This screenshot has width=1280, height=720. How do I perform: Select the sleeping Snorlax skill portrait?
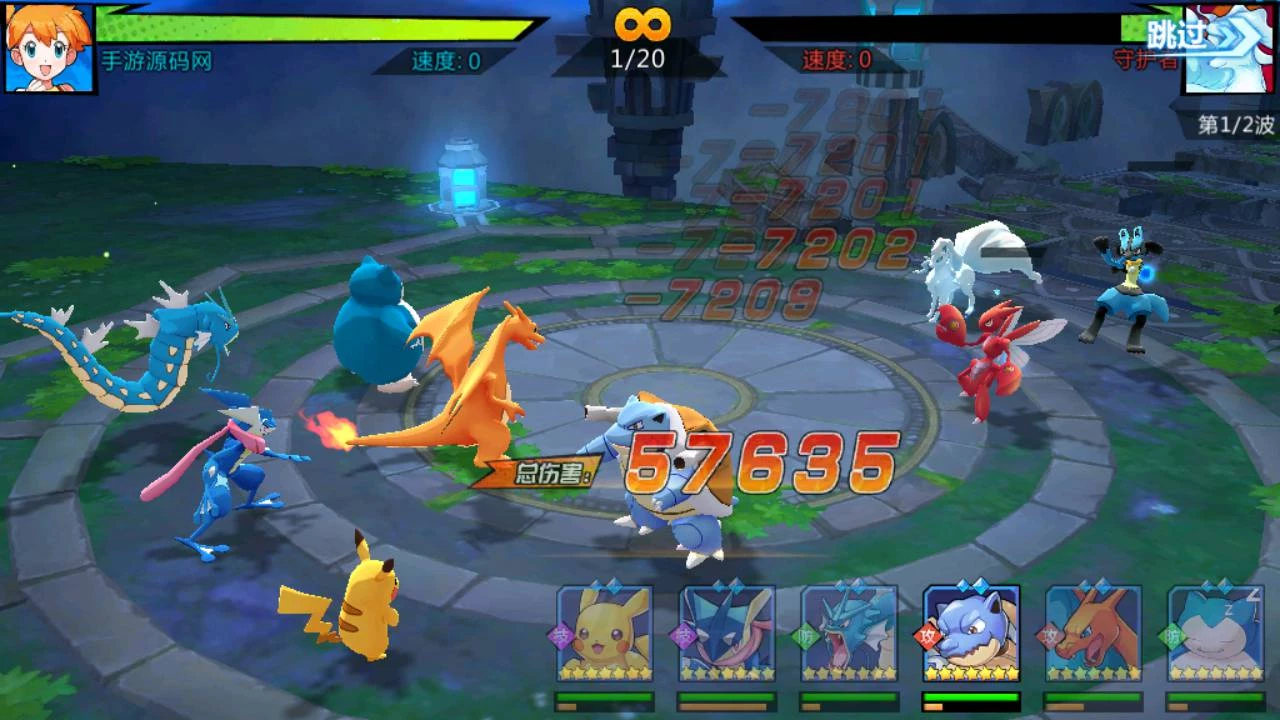(x=1215, y=634)
